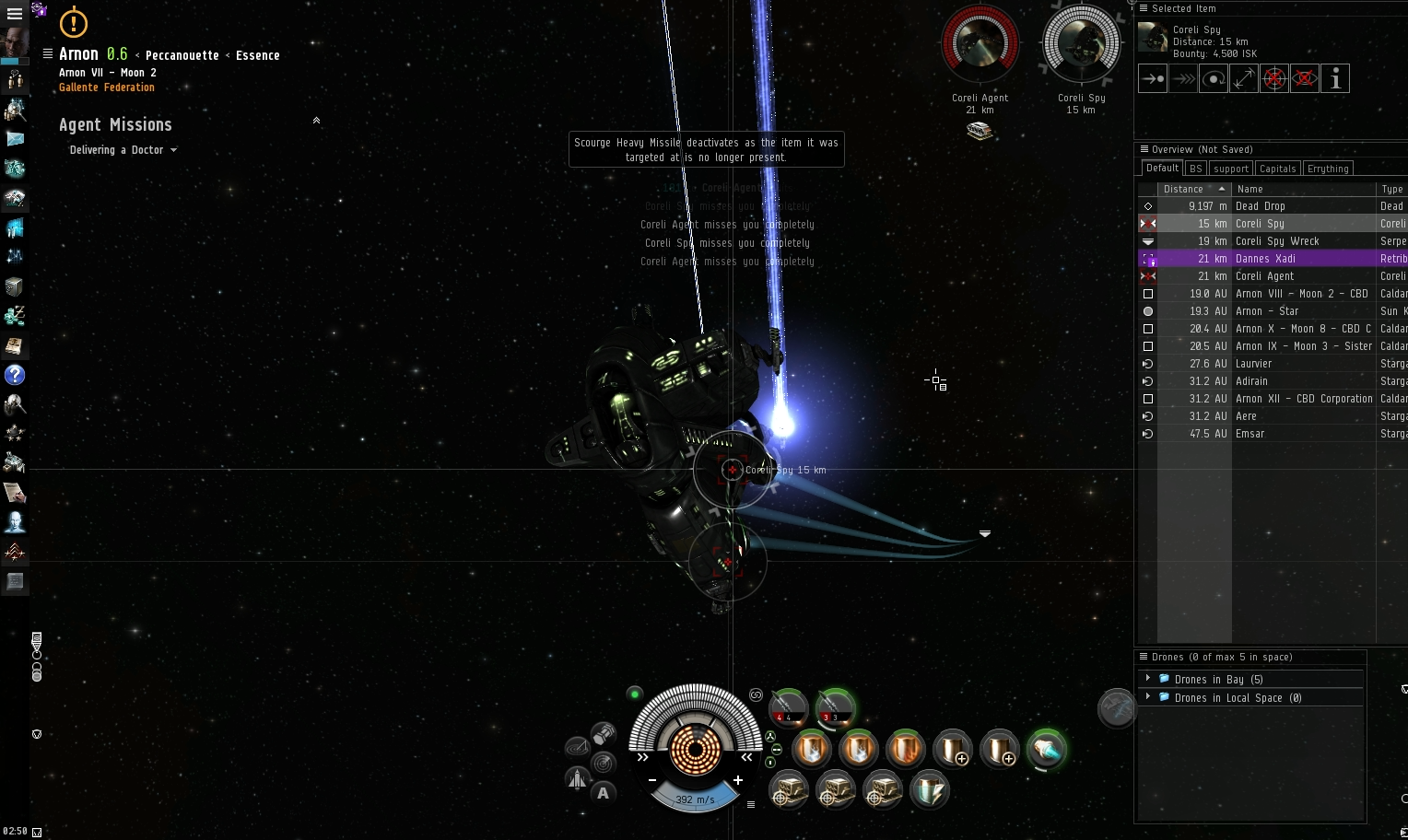Open the Help question-mark icon in the Neocom

click(15, 376)
